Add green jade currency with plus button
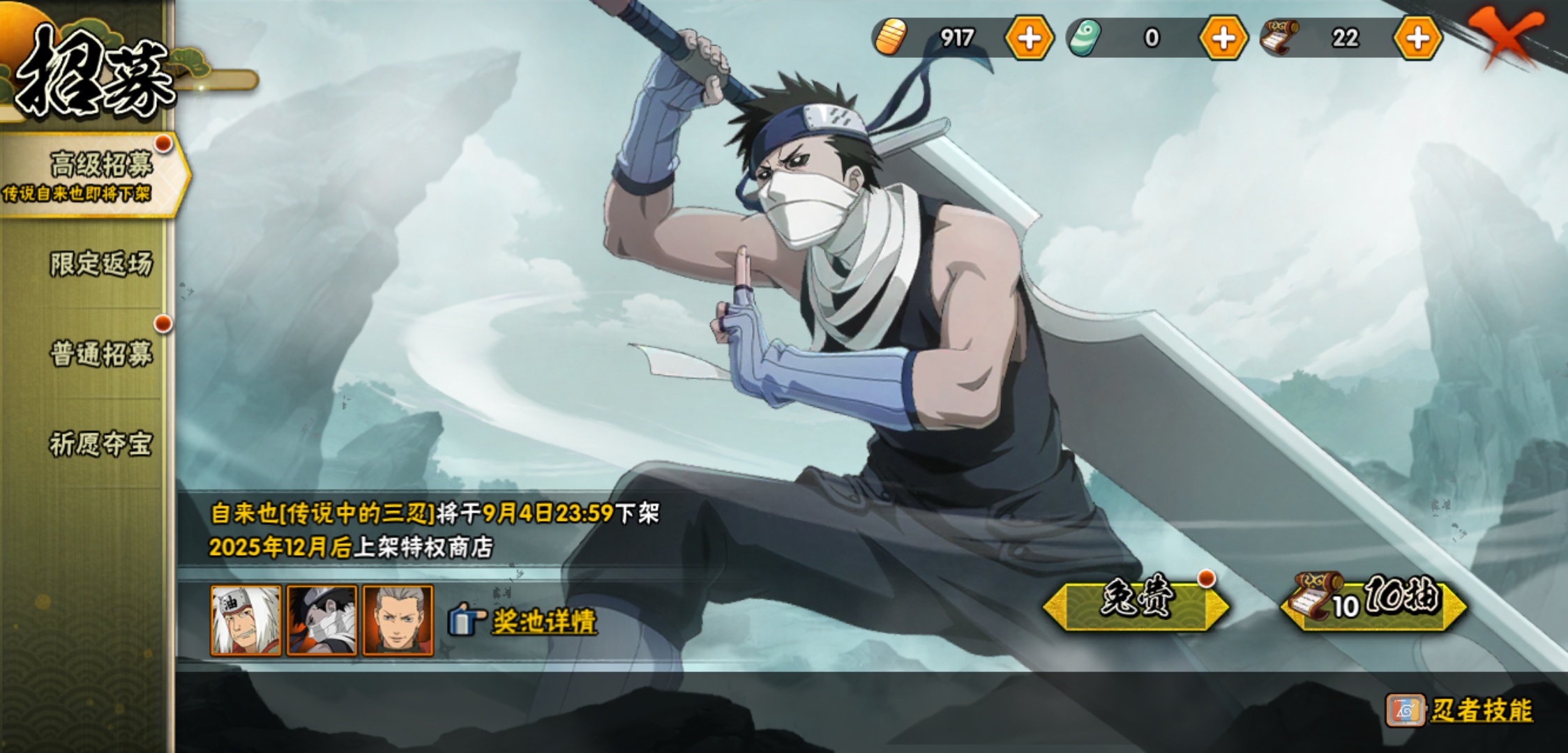 click(1223, 38)
